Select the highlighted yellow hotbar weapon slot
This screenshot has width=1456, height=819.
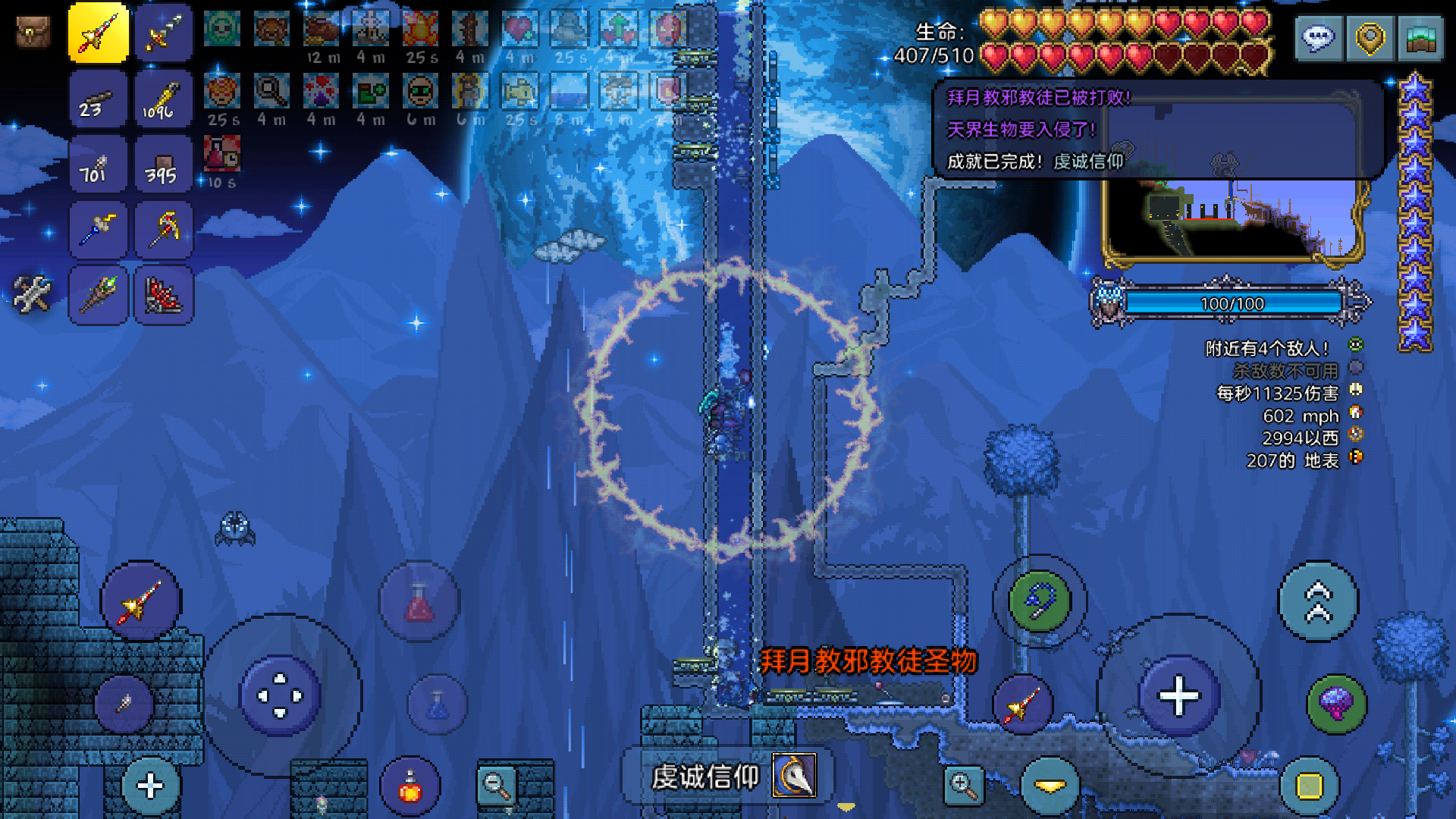(x=99, y=33)
